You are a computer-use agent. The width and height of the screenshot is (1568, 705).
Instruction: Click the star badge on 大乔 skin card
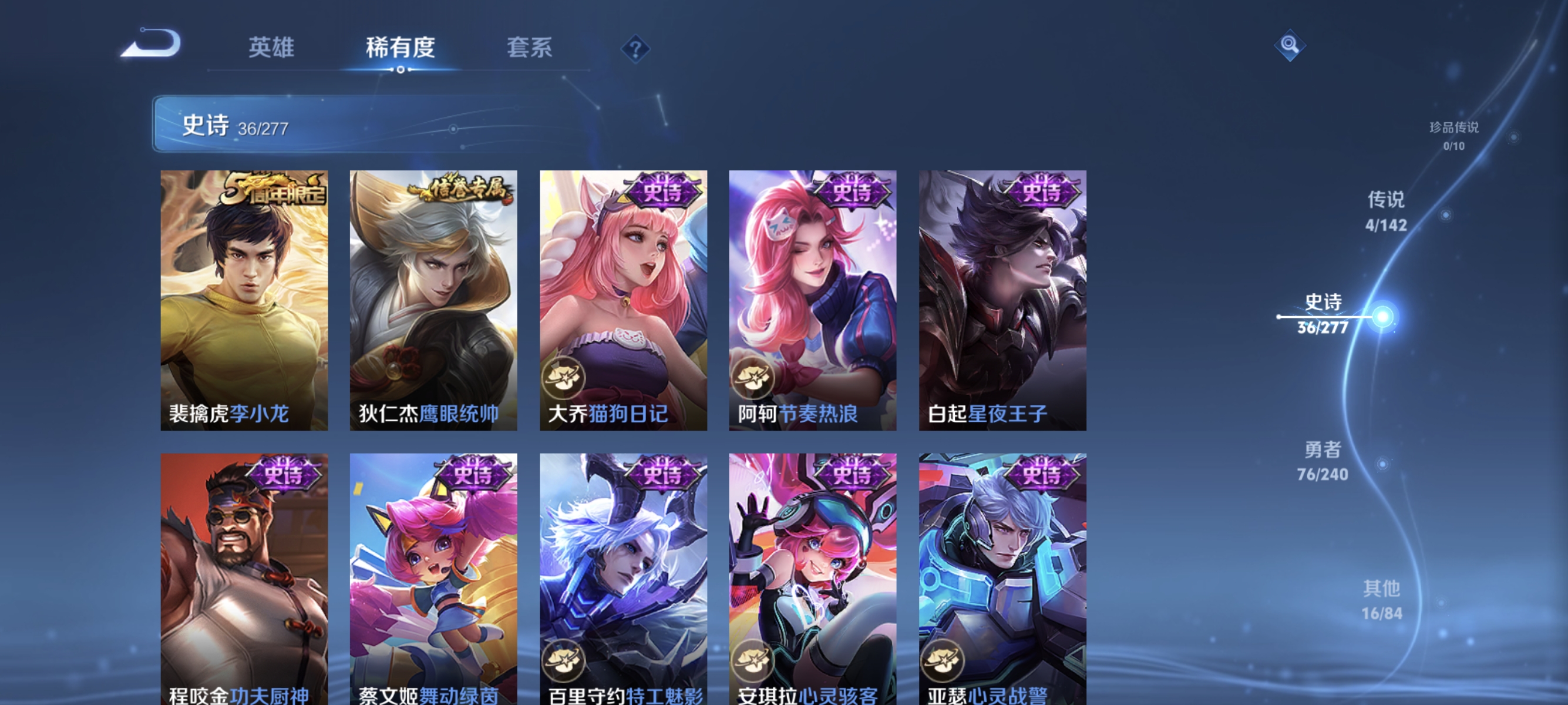point(565,379)
